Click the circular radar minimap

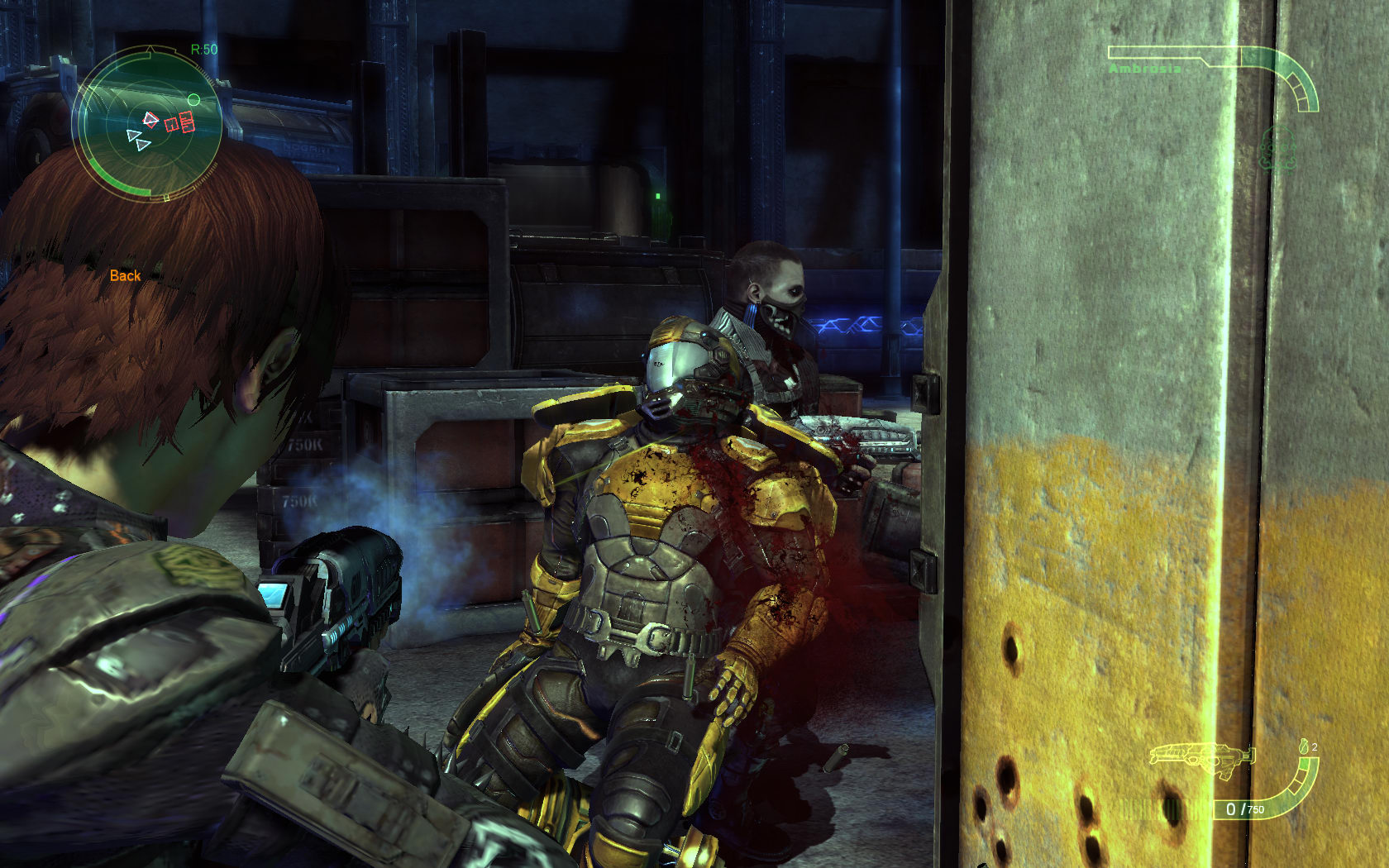[x=147, y=122]
